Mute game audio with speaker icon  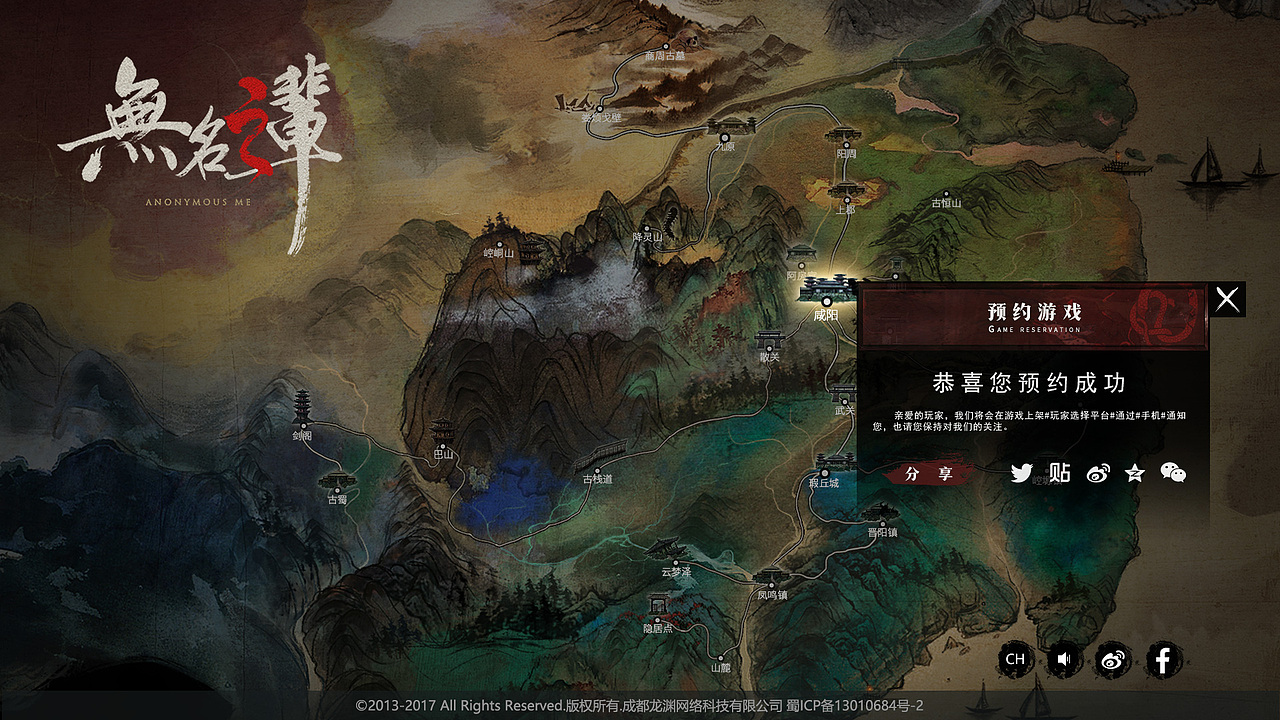(1064, 660)
